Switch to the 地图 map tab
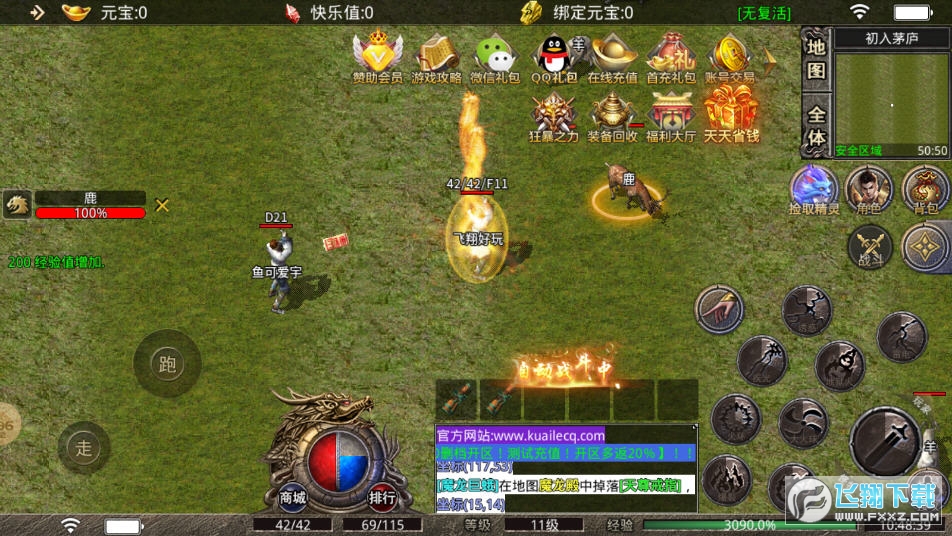This screenshot has height=536, width=952. 817,58
